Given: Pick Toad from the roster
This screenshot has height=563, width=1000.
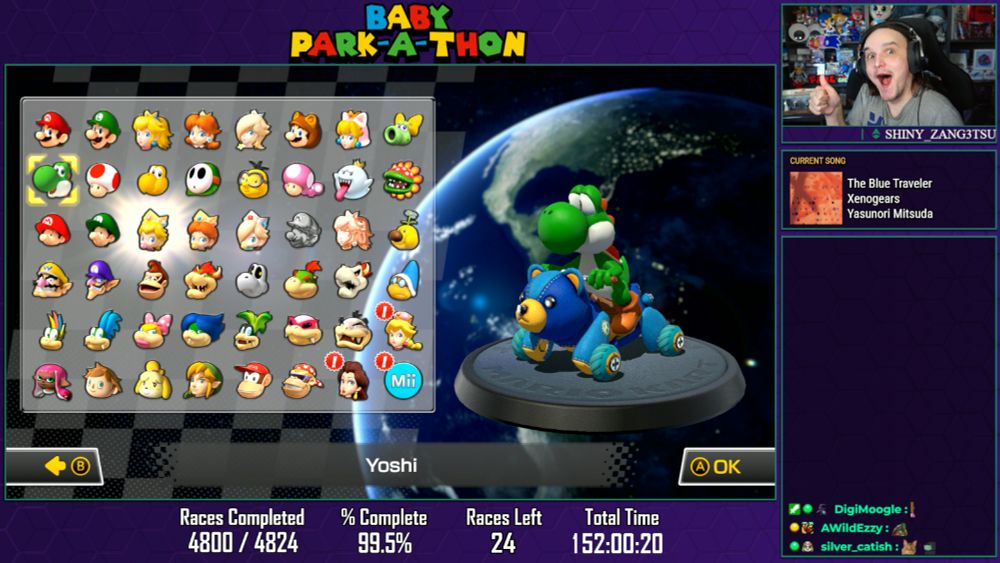Looking at the screenshot, I should [x=102, y=180].
